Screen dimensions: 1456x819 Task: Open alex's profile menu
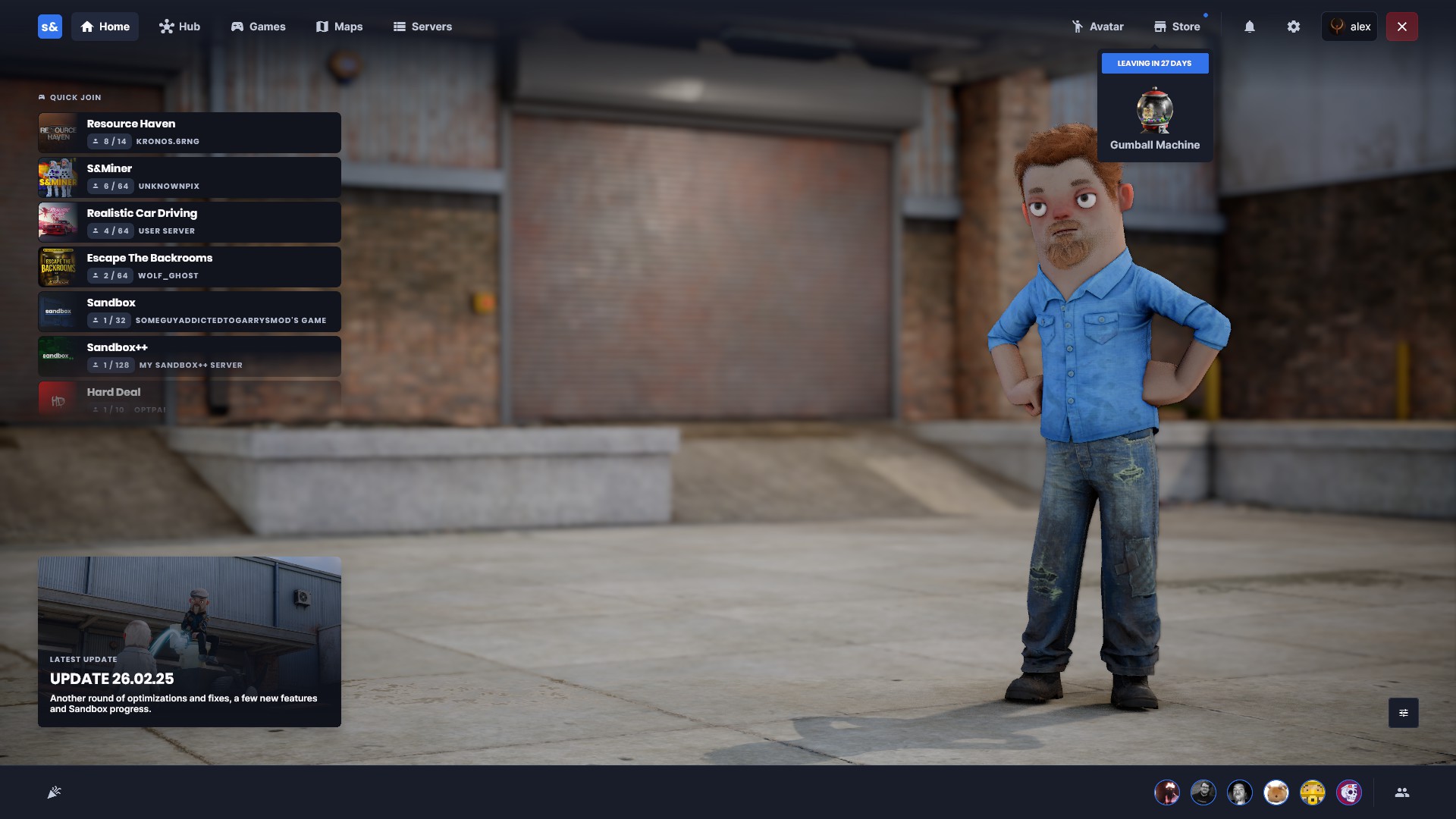pos(1349,27)
